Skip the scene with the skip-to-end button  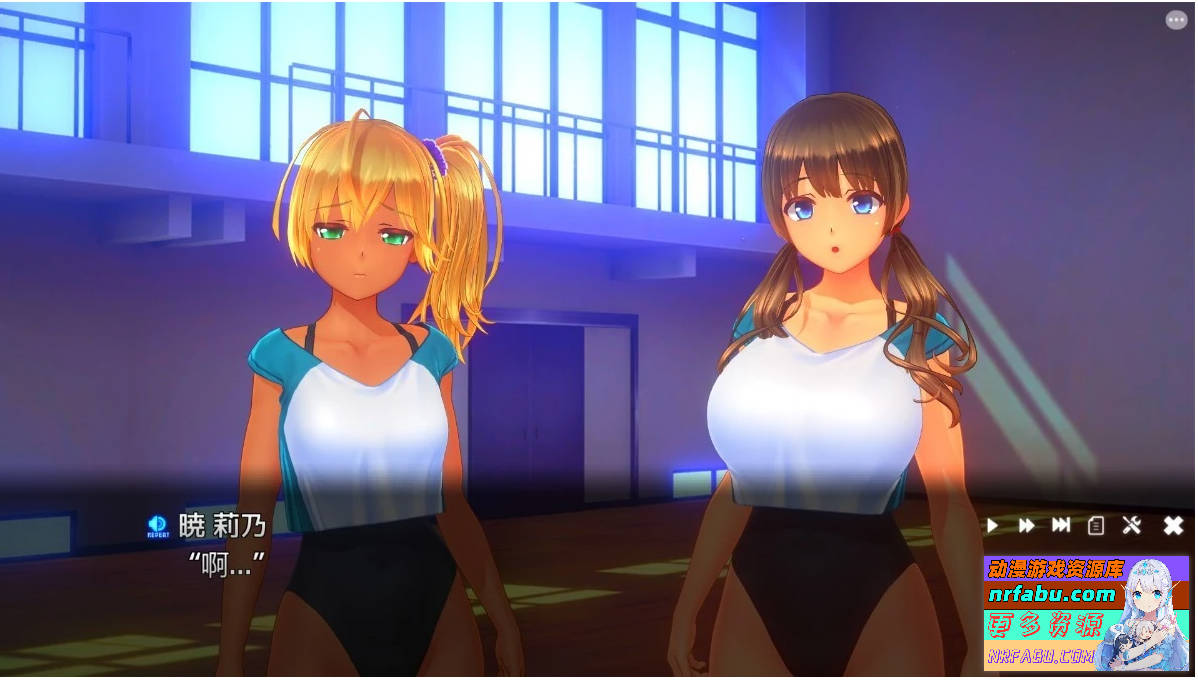click(1061, 525)
